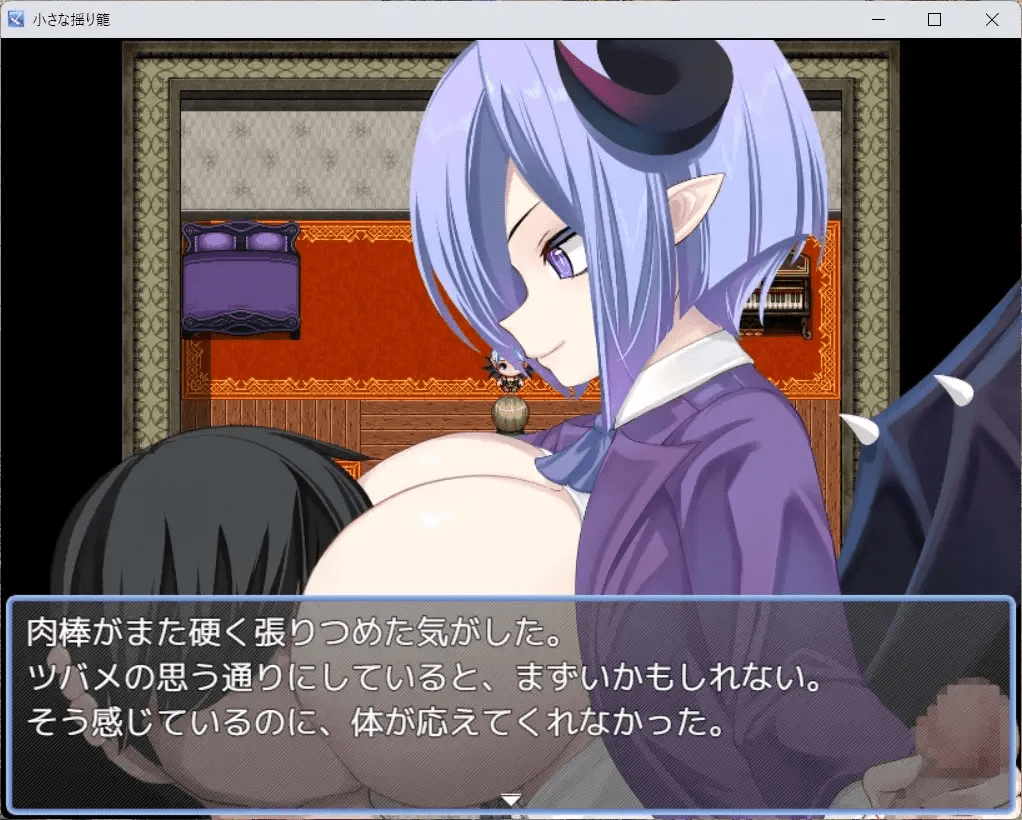
Task: Close the game window
Action: tap(992, 19)
